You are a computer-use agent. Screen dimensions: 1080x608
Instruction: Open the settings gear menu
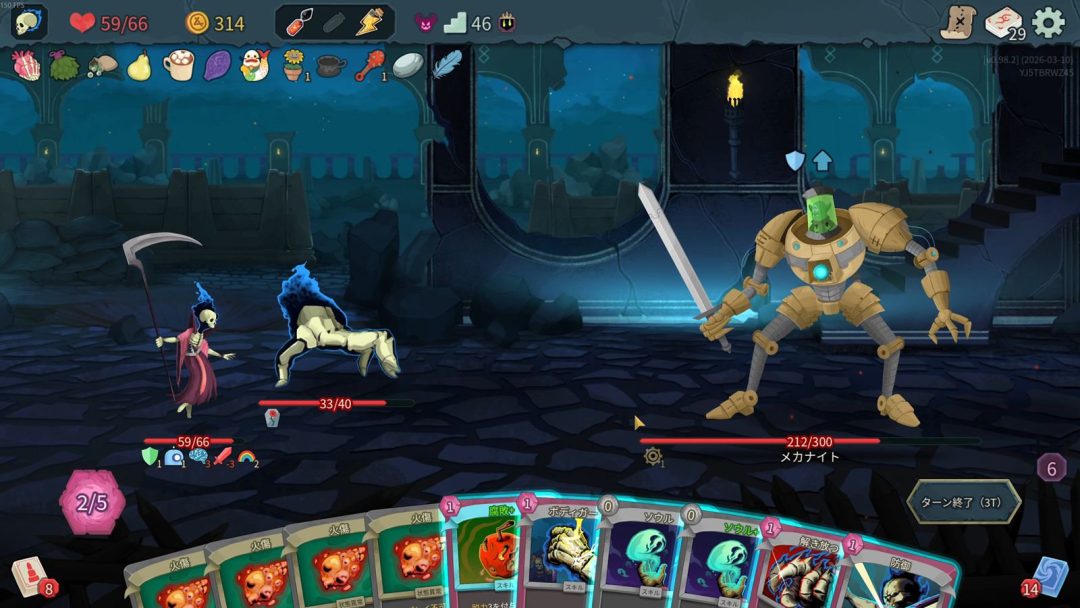[x=1048, y=22]
